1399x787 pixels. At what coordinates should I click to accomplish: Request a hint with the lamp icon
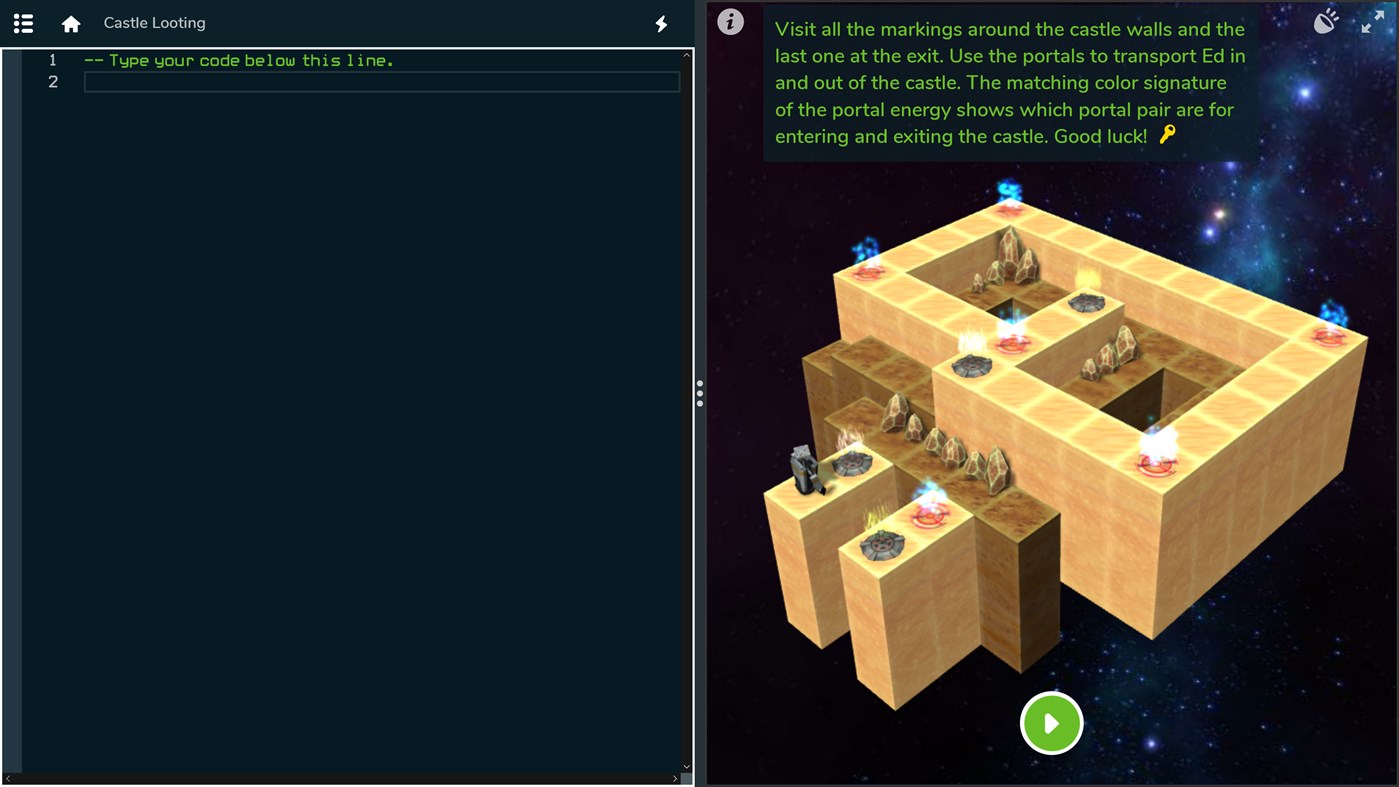(1326, 20)
